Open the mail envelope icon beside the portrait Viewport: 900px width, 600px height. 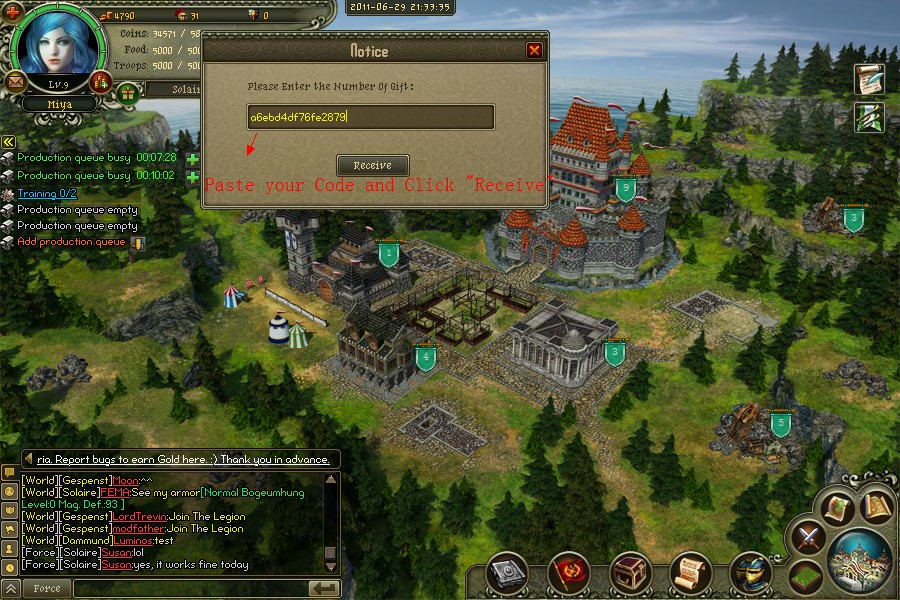17,81
